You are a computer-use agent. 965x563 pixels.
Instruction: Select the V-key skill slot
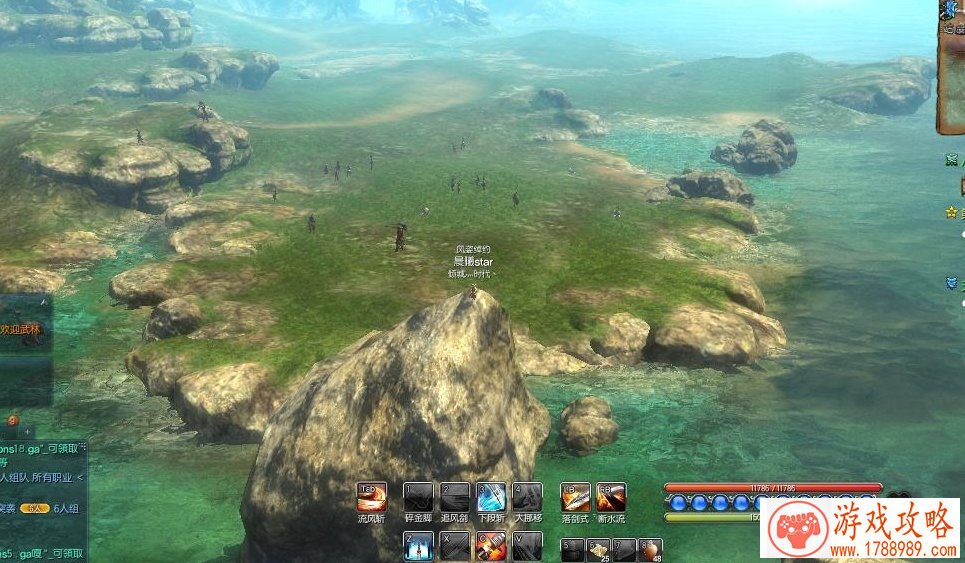pyautogui.click(x=527, y=545)
